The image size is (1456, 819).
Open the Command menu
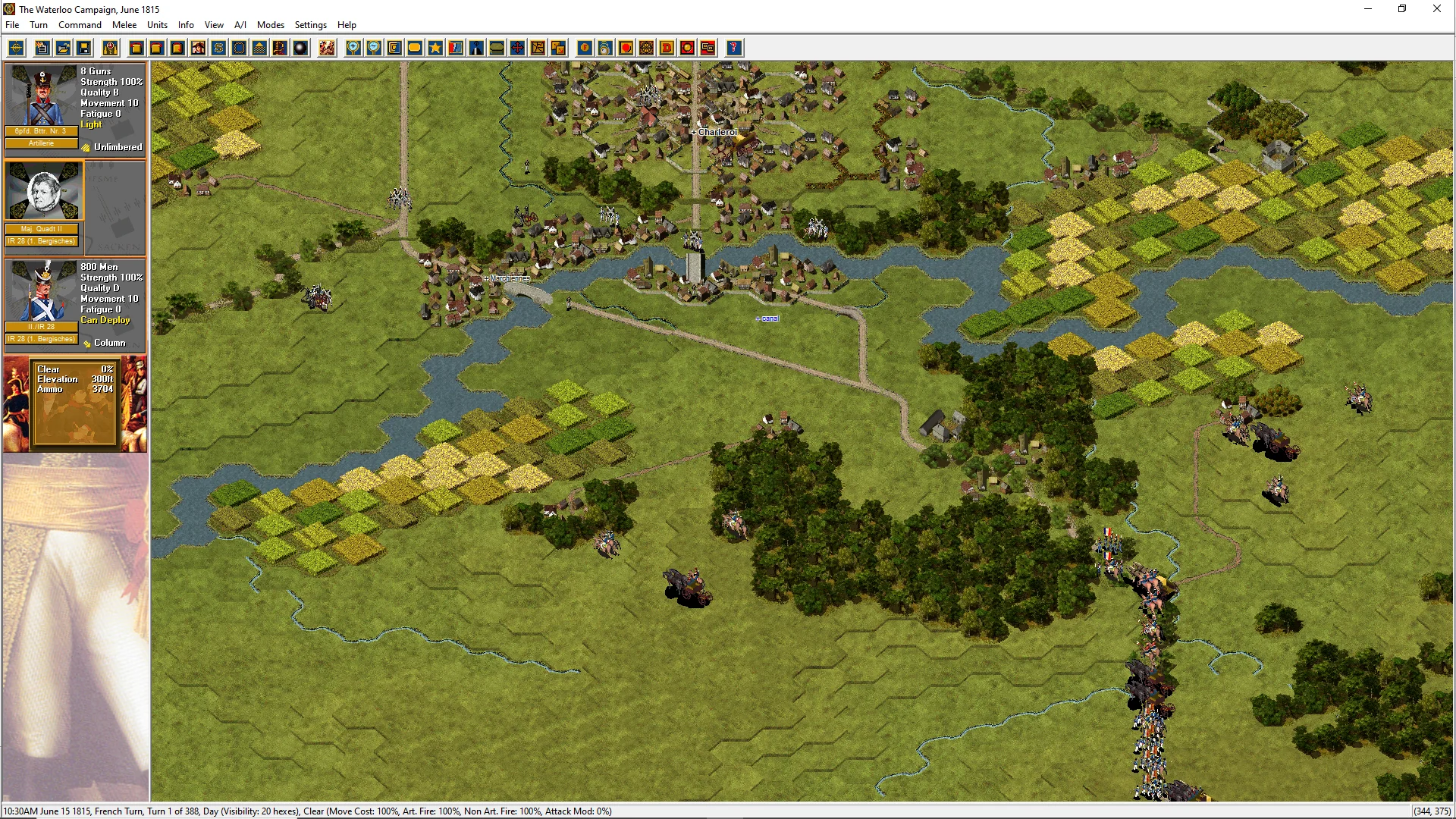[80, 25]
